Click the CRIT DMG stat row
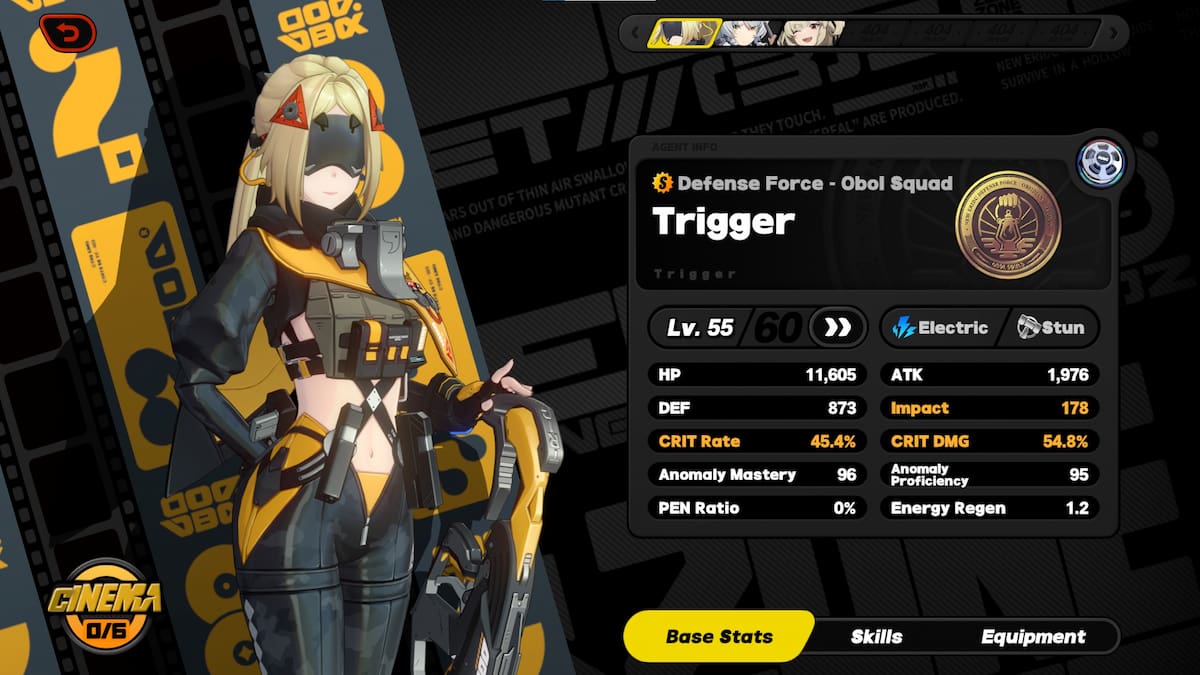 [990, 441]
